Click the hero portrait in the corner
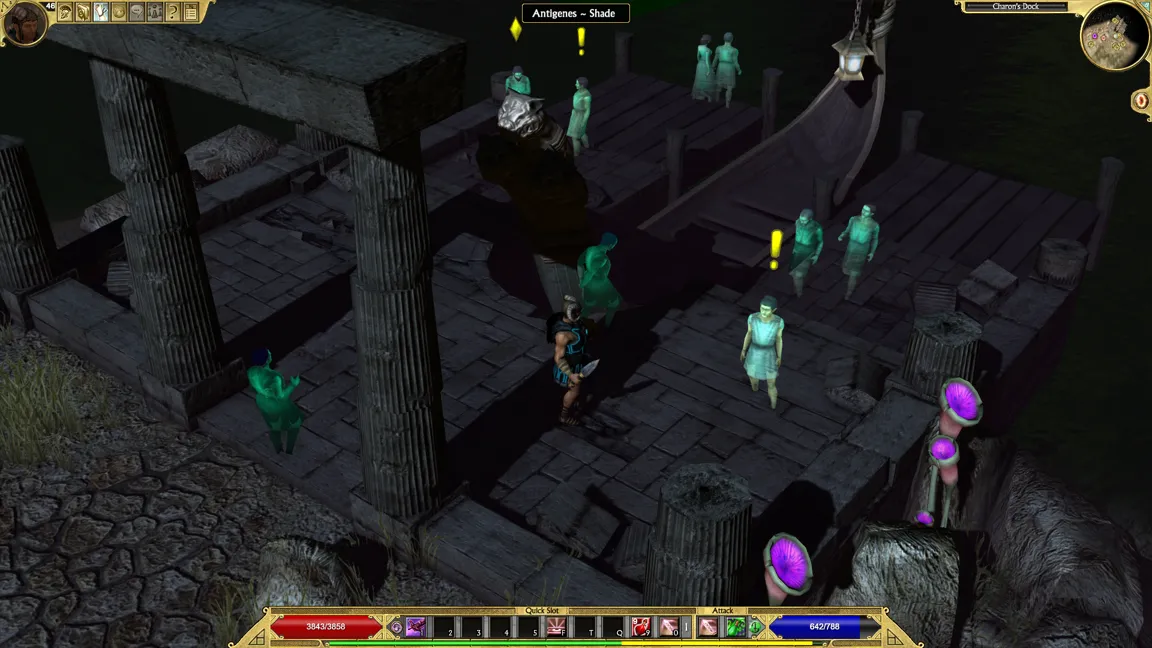This screenshot has height=648, width=1152. 23,22
